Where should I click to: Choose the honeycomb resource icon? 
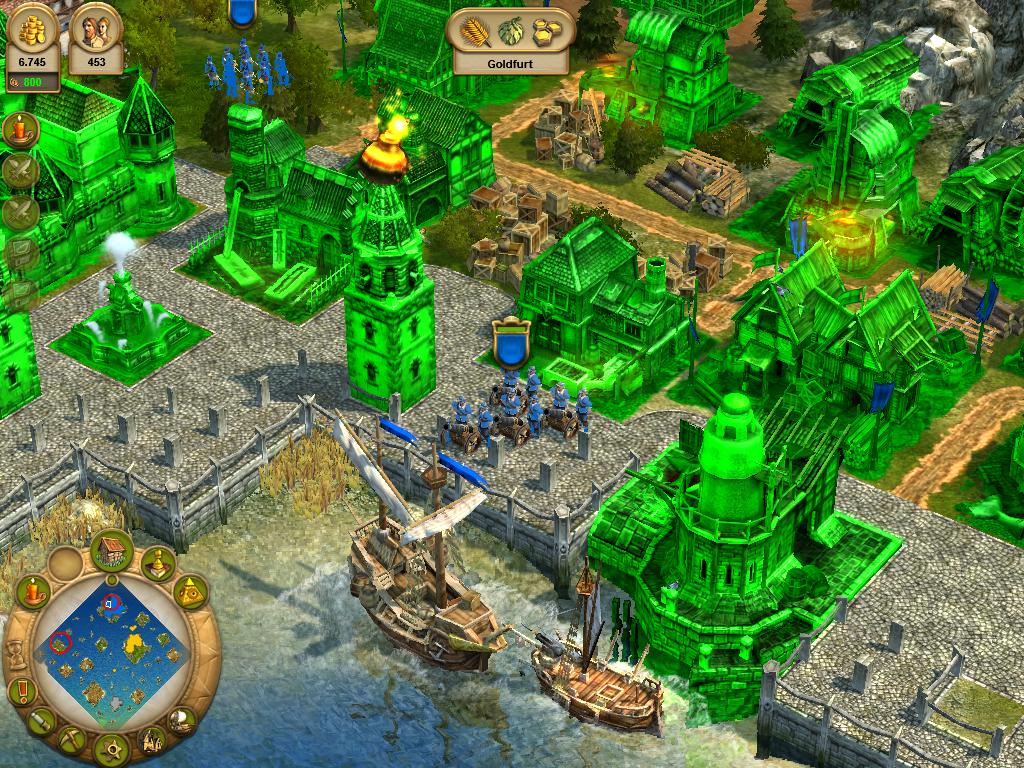[x=547, y=30]
